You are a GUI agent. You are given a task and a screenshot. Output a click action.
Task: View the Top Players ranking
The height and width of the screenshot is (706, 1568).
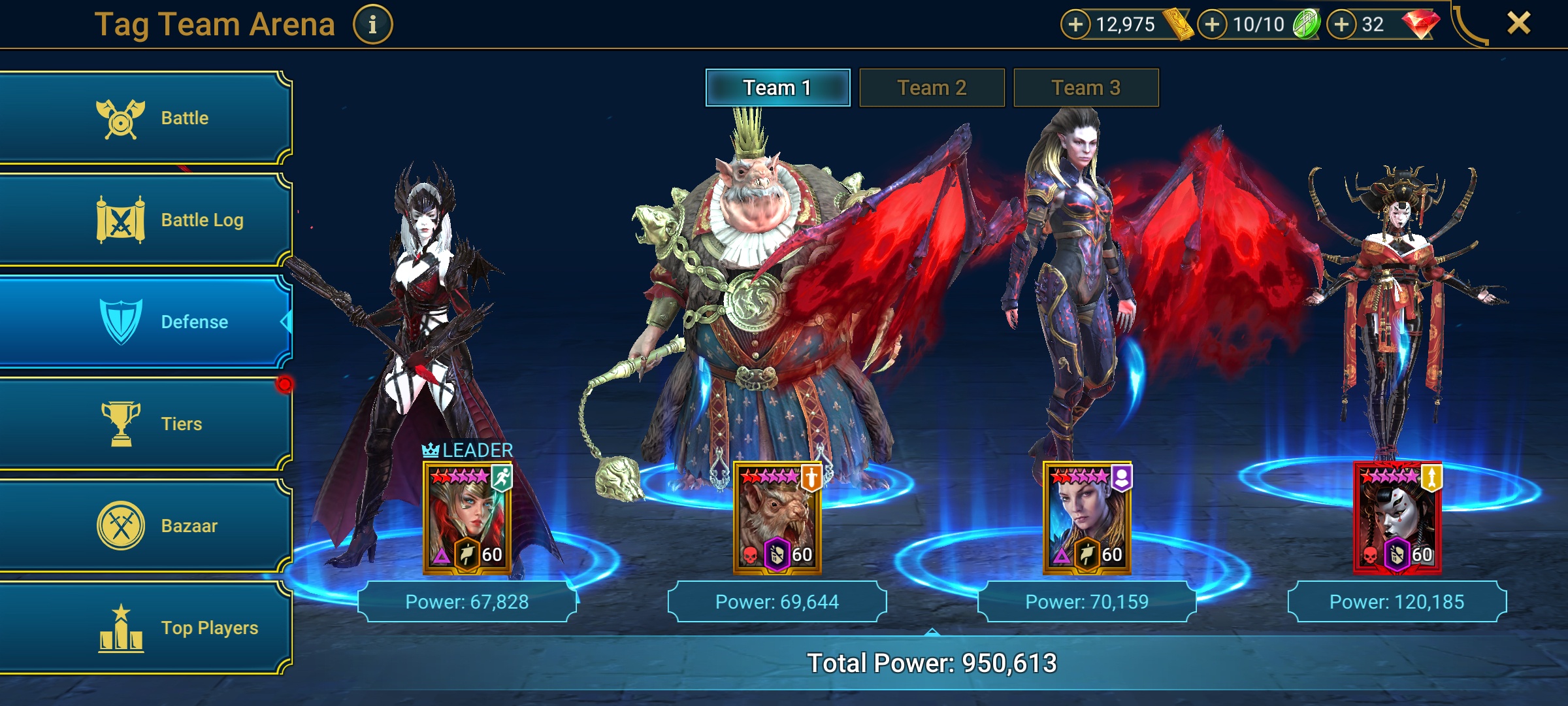(145, 628)
